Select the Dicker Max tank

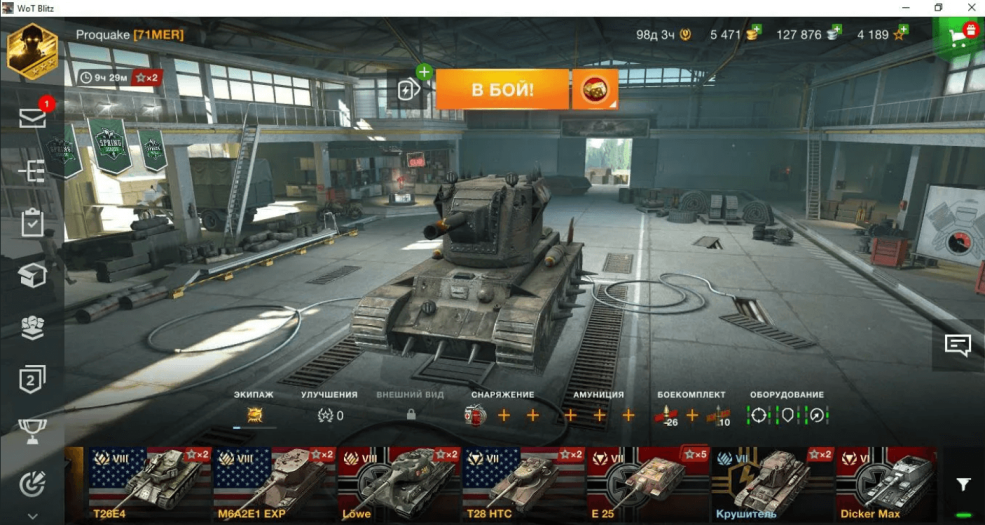[x=885, y=484]
